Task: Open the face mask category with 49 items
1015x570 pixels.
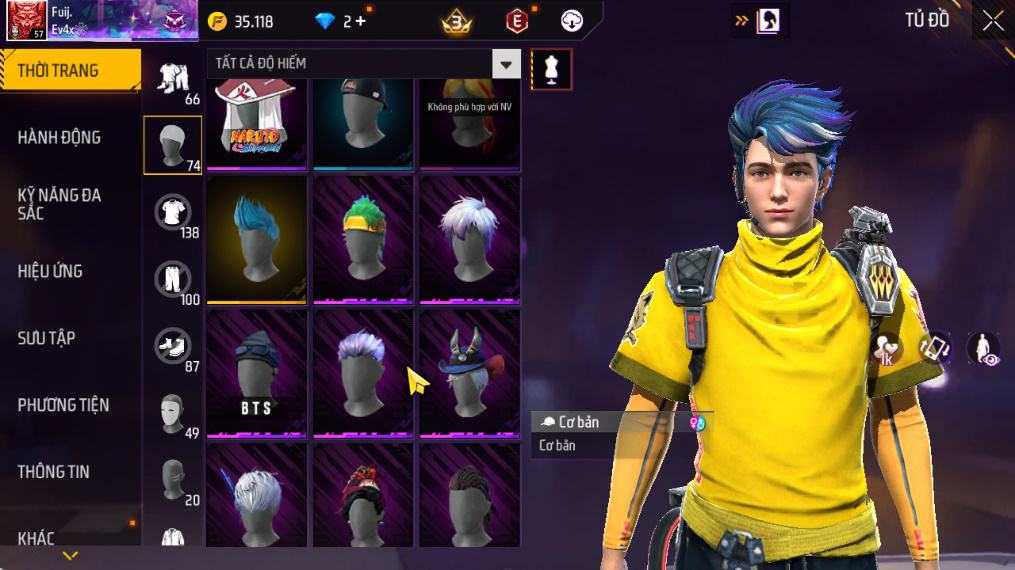Action: pos(173,413)
